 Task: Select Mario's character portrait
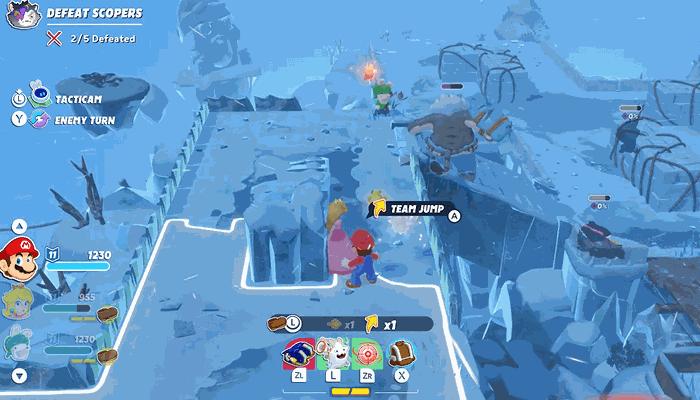19,258
